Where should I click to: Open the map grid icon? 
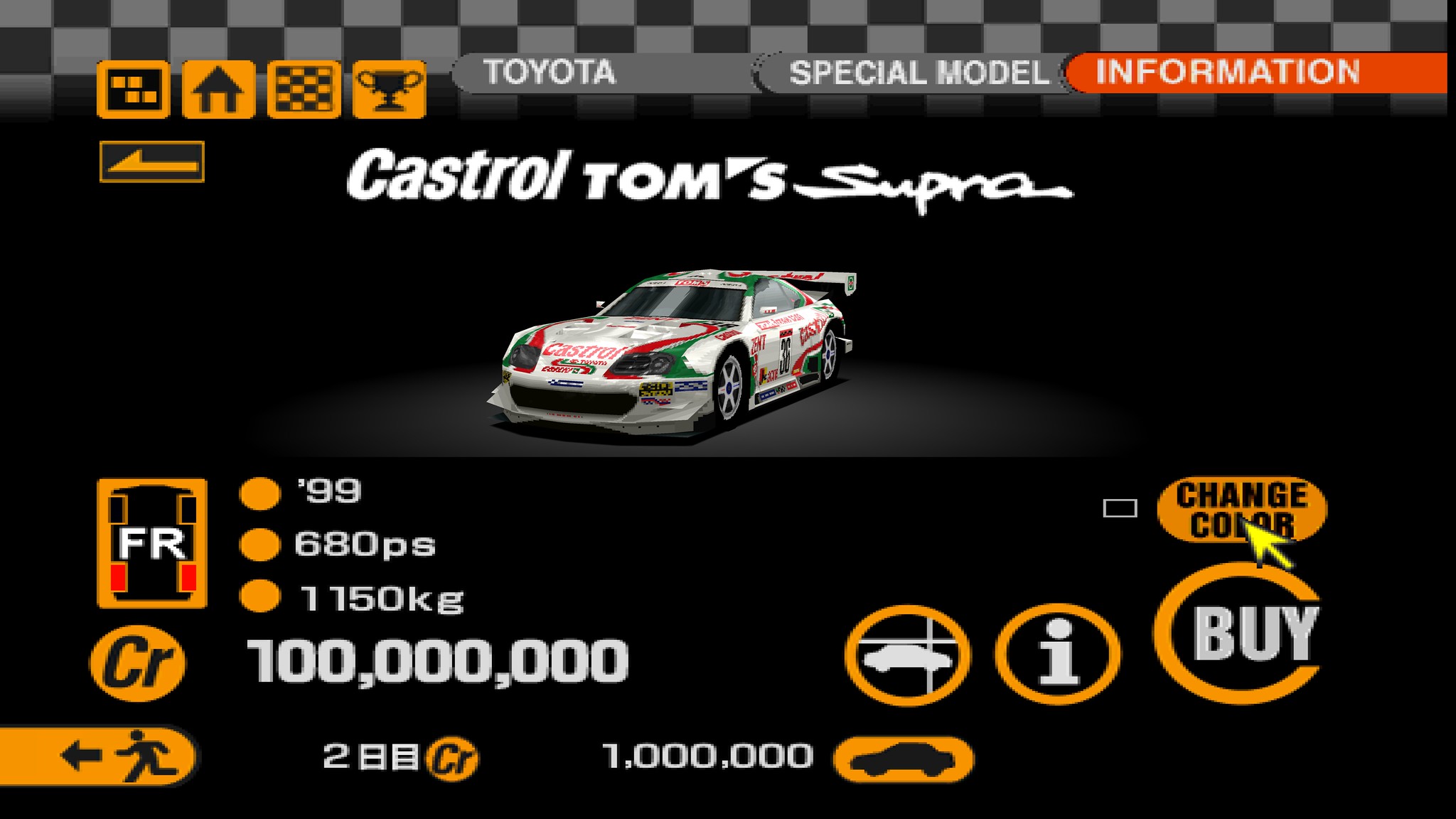134,90
